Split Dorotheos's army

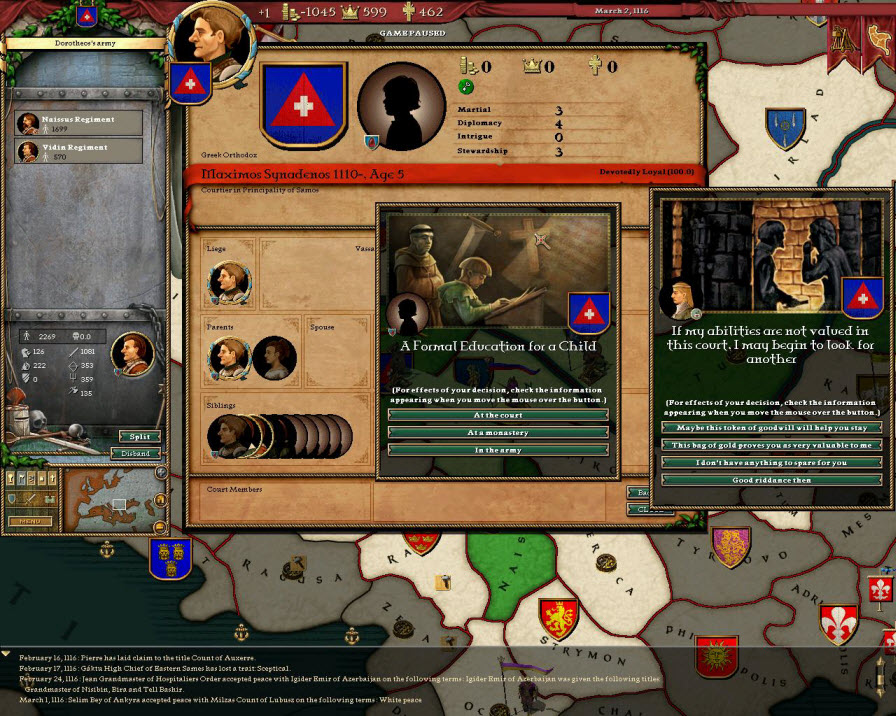139,437
